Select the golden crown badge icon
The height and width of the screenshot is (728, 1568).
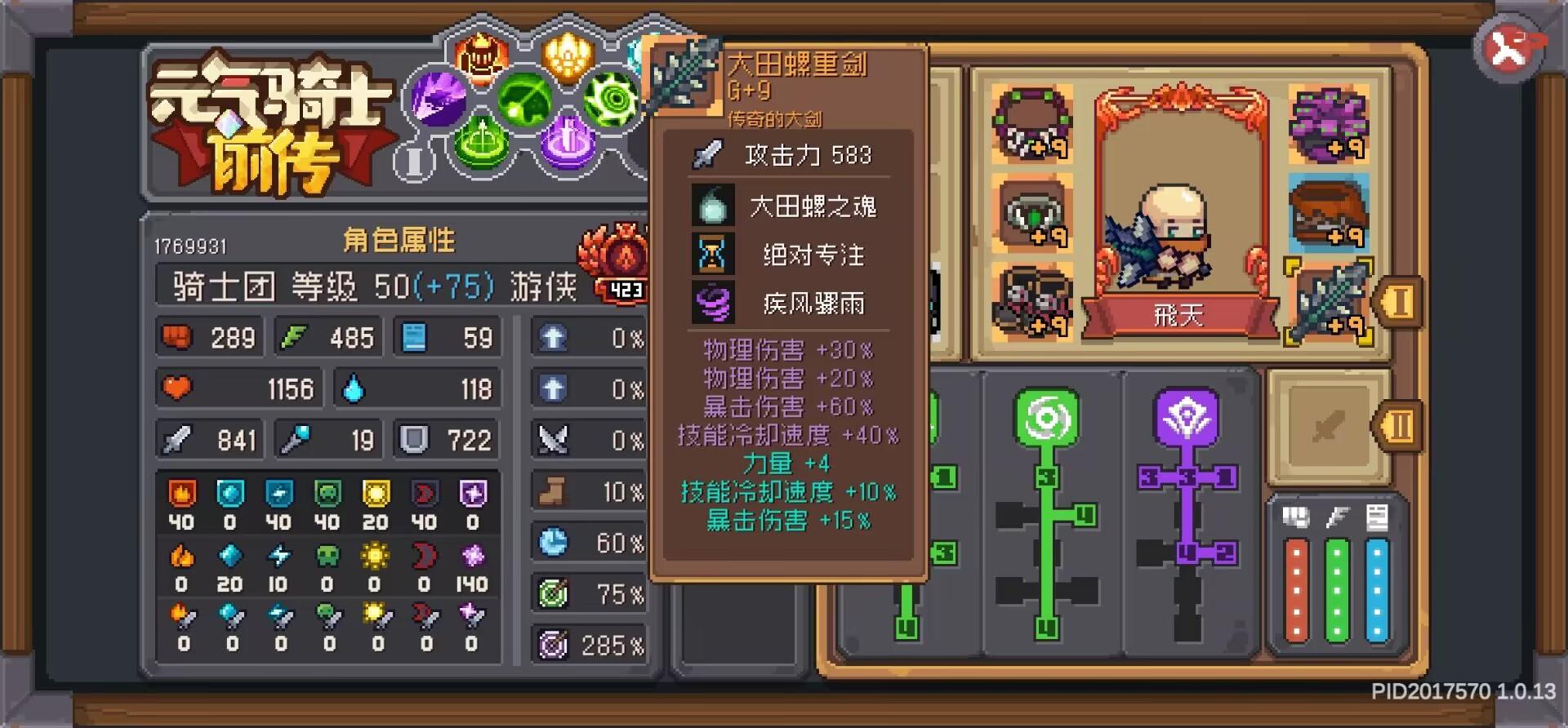pyautogui.click(x=568, y=55)
